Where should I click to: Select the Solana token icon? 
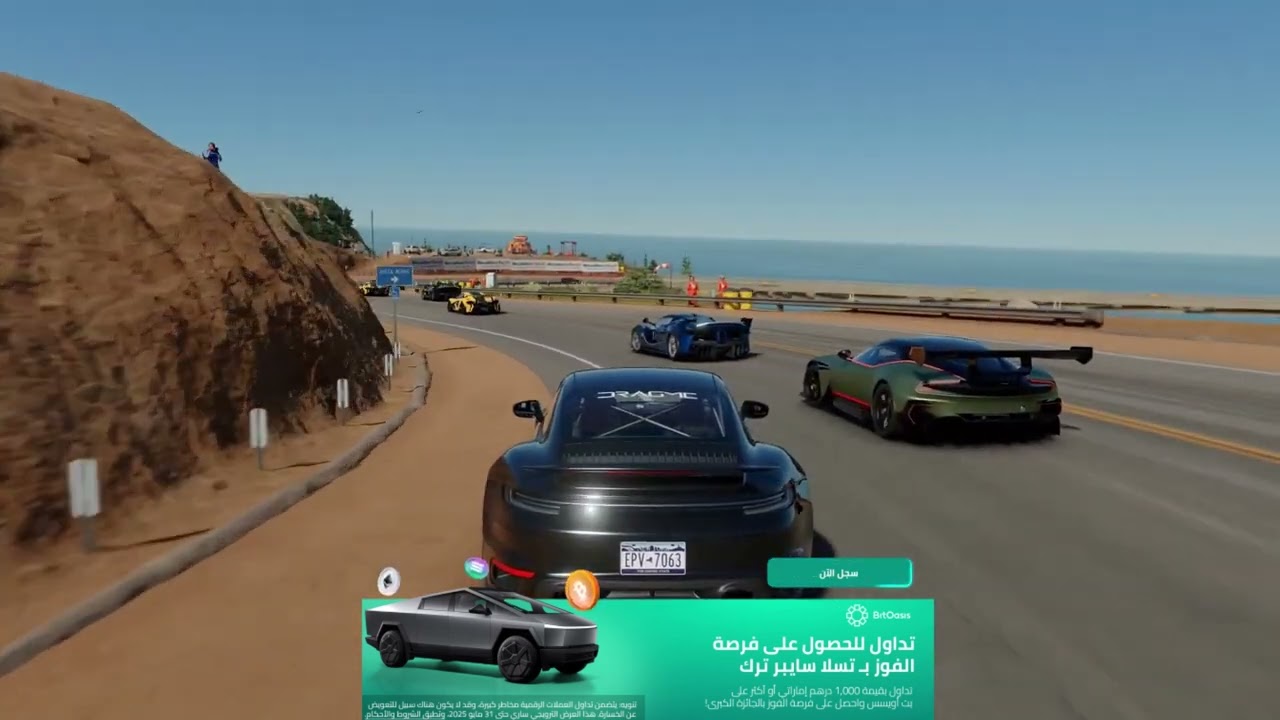(474, 566)
